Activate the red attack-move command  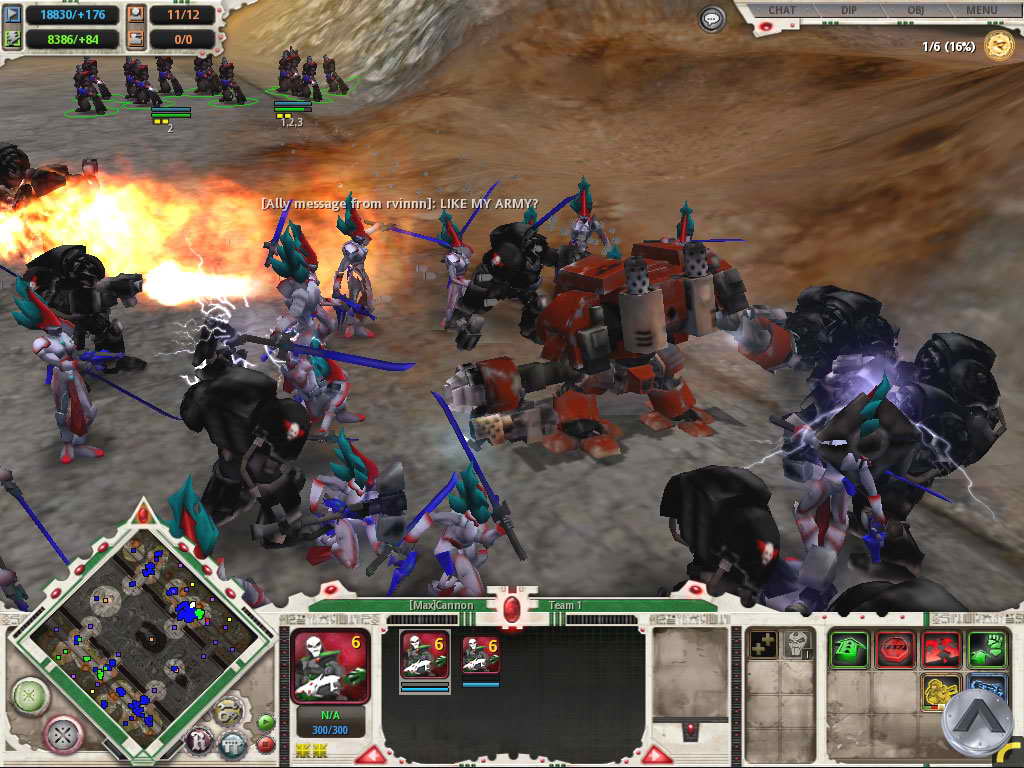tap(941, 650)
